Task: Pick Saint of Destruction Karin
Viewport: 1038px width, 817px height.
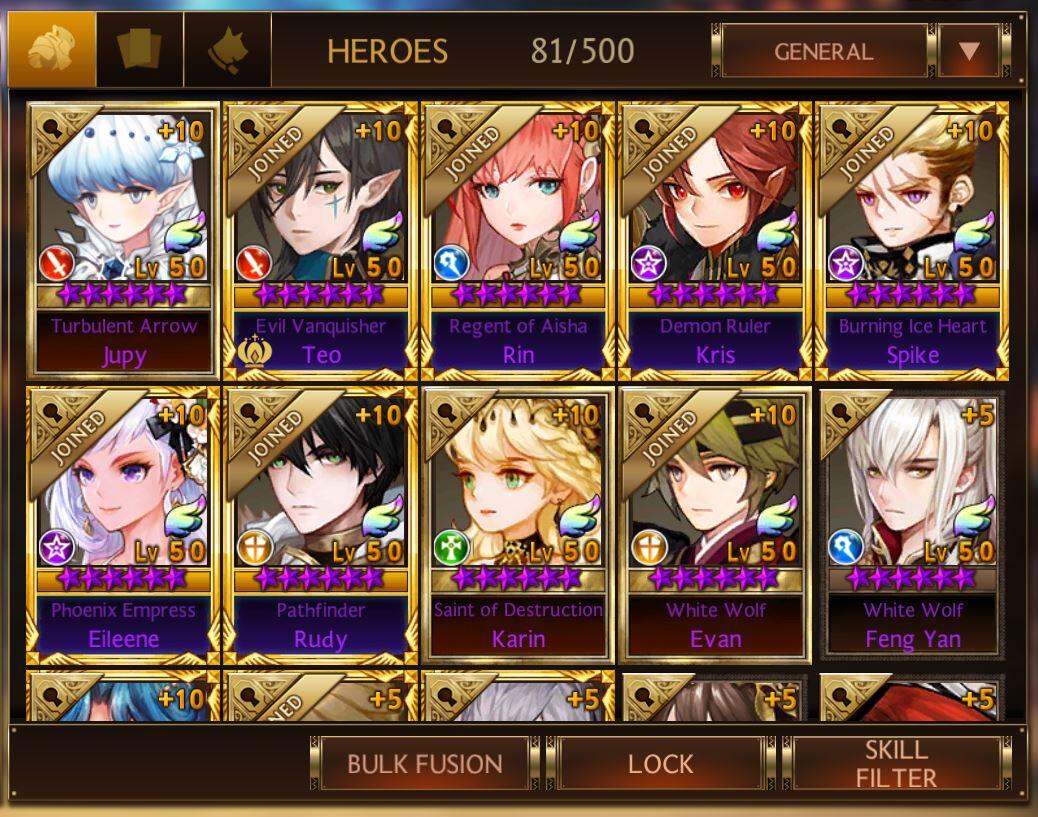Action: click(x=518, y=525)
